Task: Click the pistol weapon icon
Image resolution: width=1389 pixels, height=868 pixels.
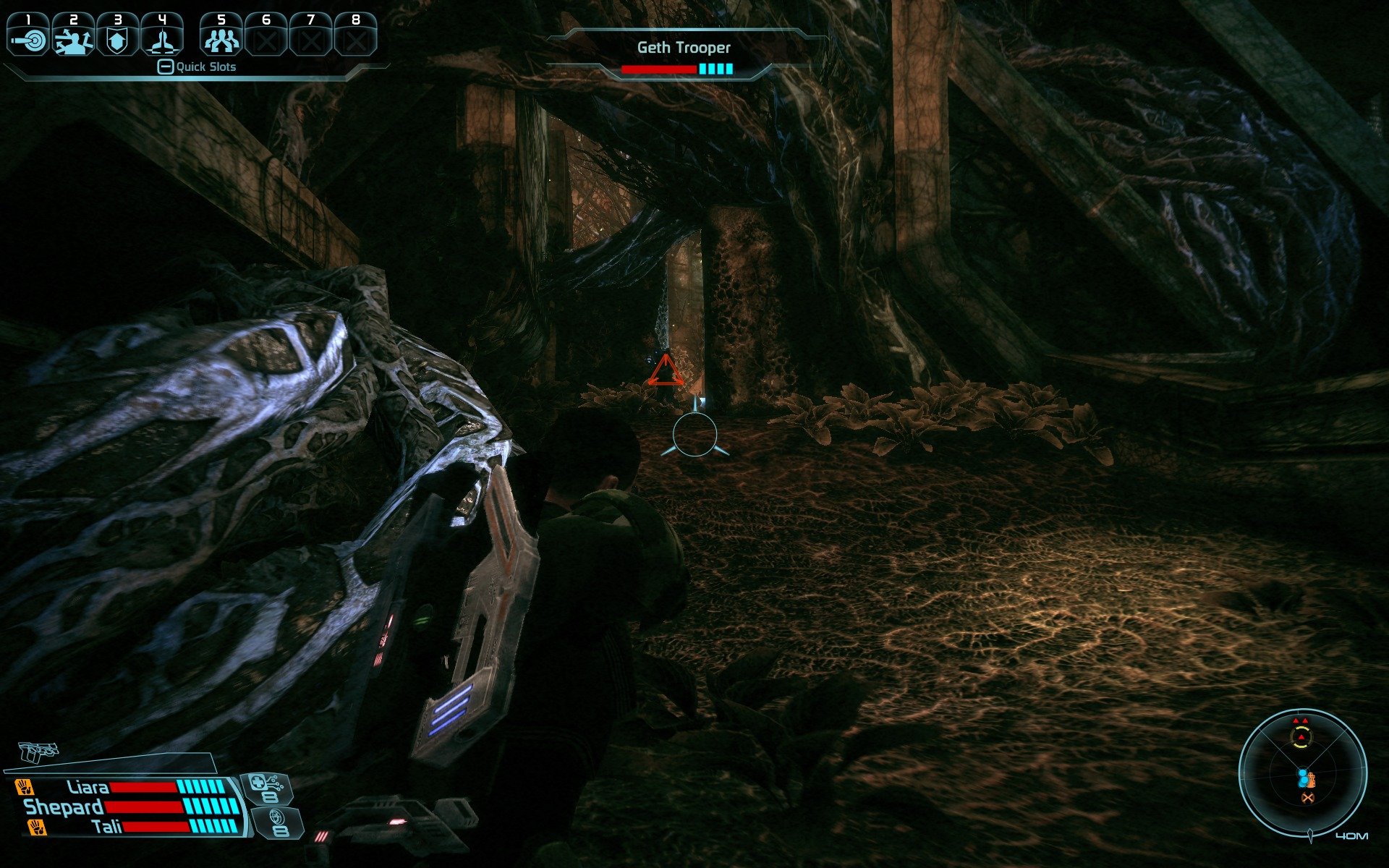Action: click(x=38, y=752)
